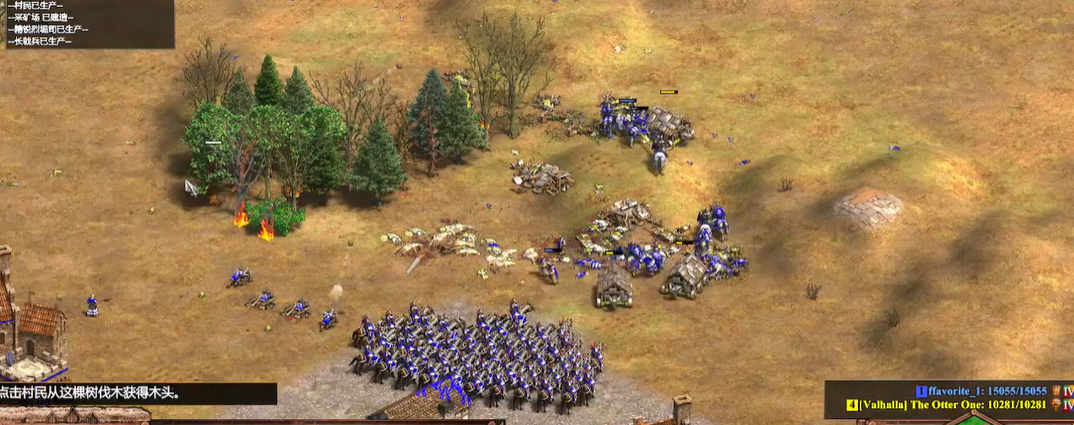1074x425 pixels.
Task: Select the ffavorite_1 player score row
Action: (x=985, y=391)
